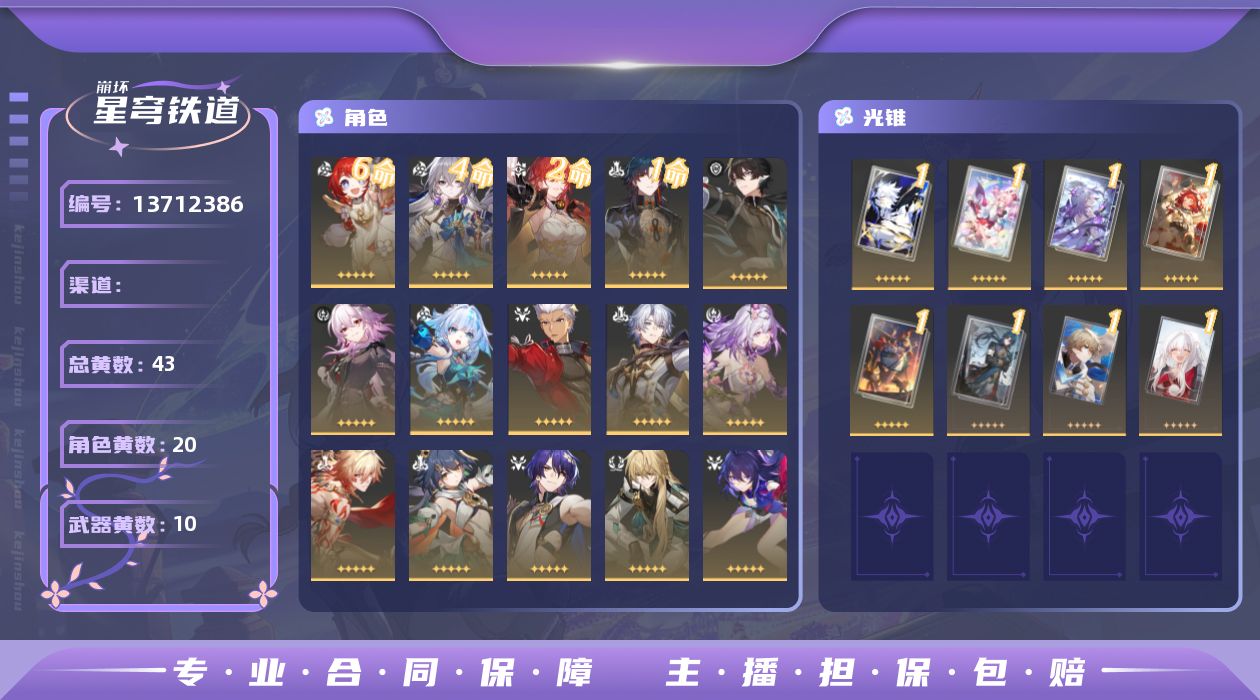Viewport: 1260px width, 700px height.
Task: Open the dark-haired character card marked 1命
Action: coord(646,222)
